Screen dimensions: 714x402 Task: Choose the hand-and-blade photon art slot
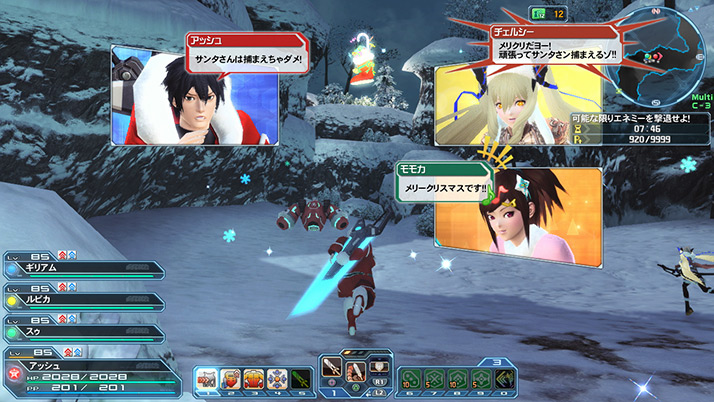click(x=355, y=371)
